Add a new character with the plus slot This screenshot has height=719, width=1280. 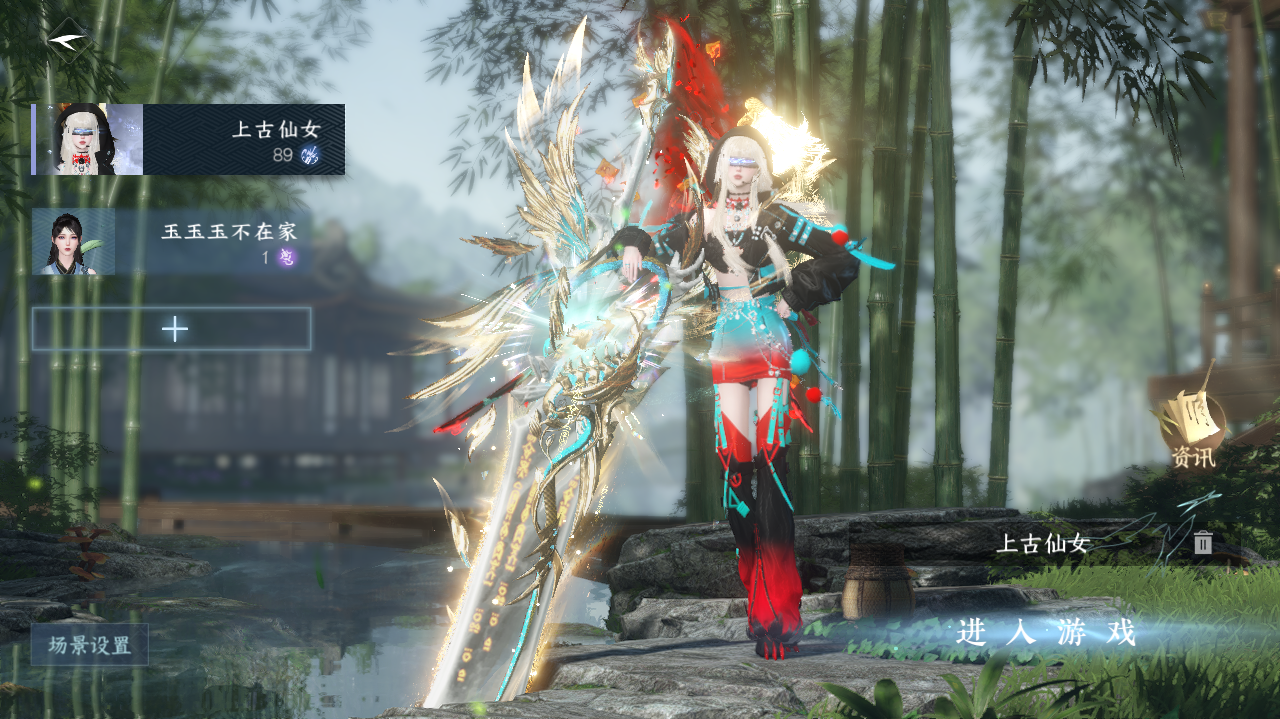(172, 329)
